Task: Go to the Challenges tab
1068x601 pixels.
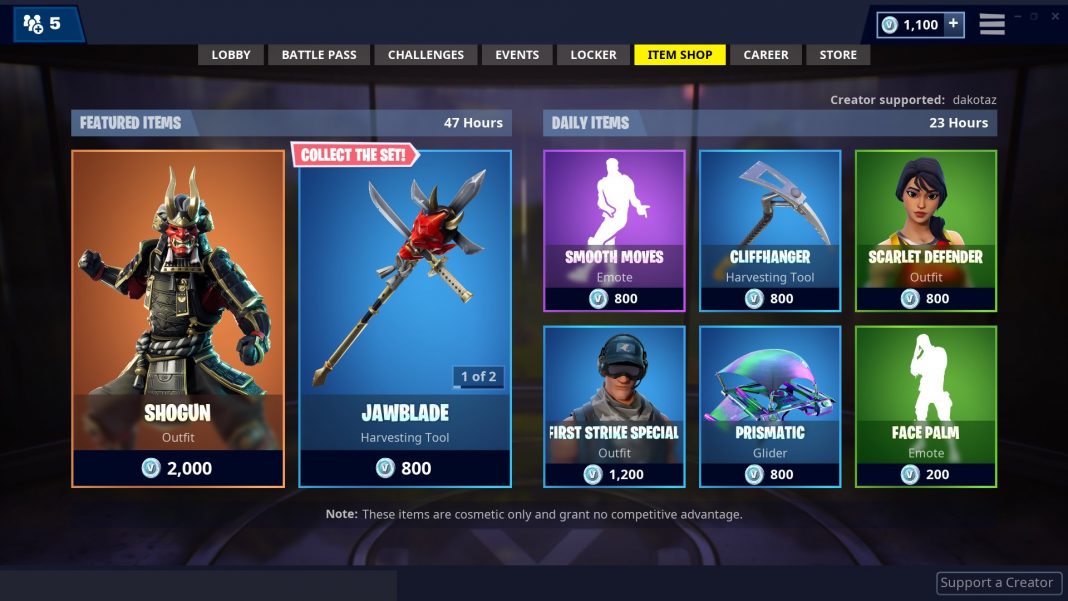Action: (426, 55)
